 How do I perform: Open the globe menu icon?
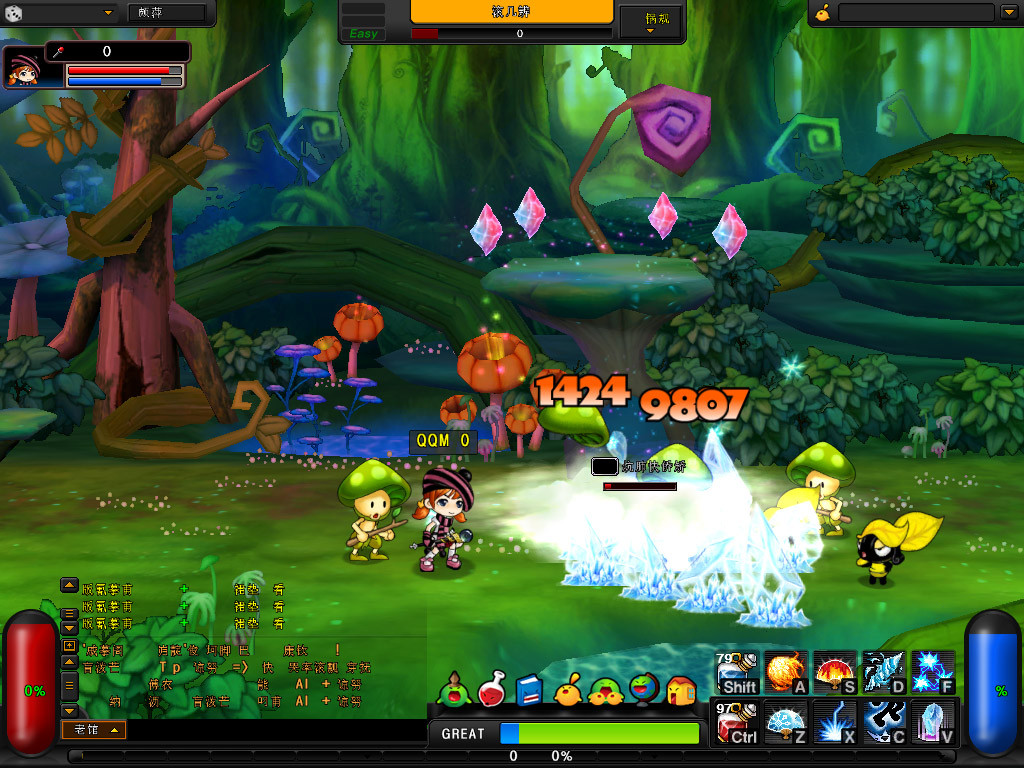pos(642,689)
